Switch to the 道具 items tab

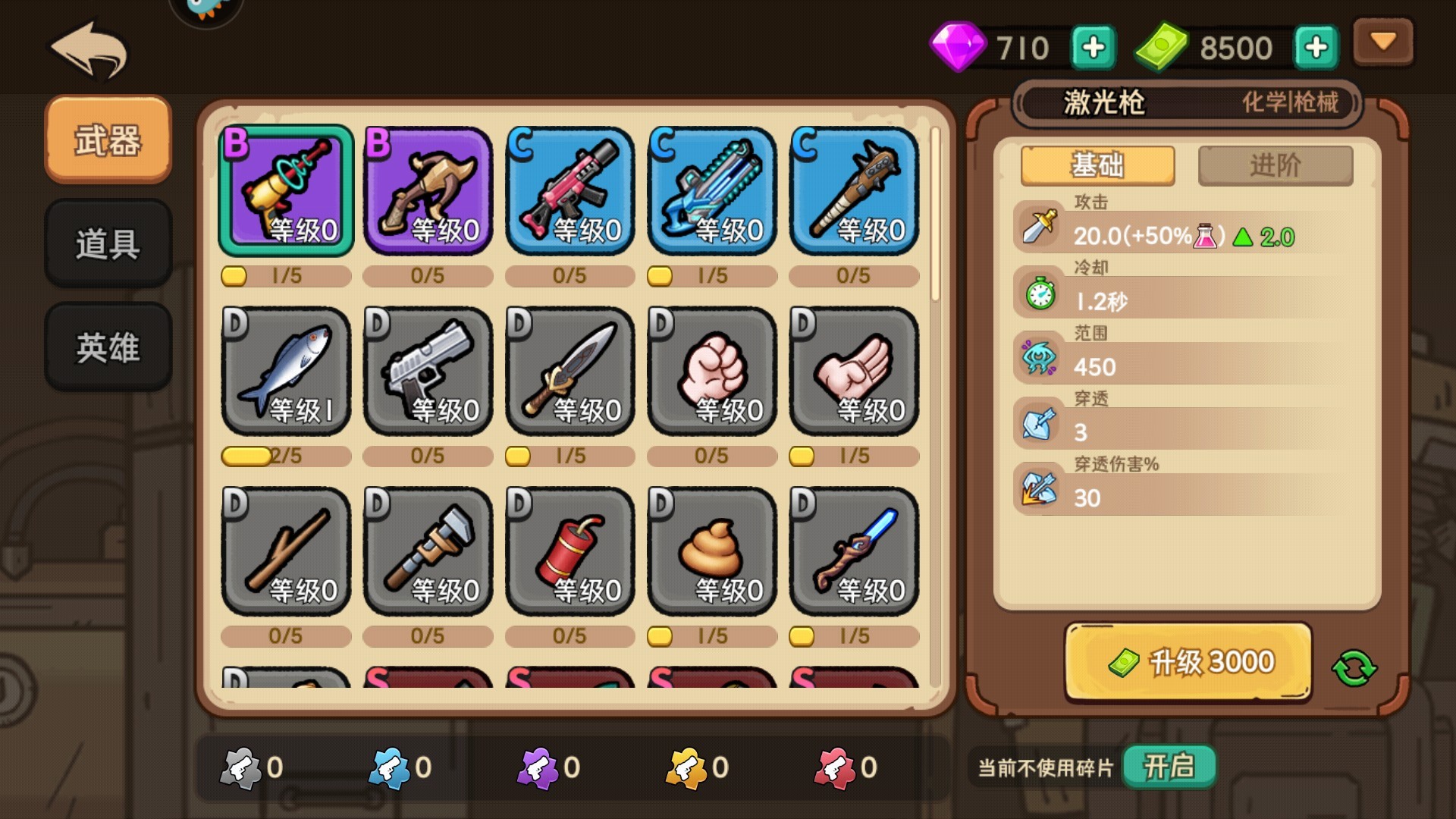coord(108,243)
